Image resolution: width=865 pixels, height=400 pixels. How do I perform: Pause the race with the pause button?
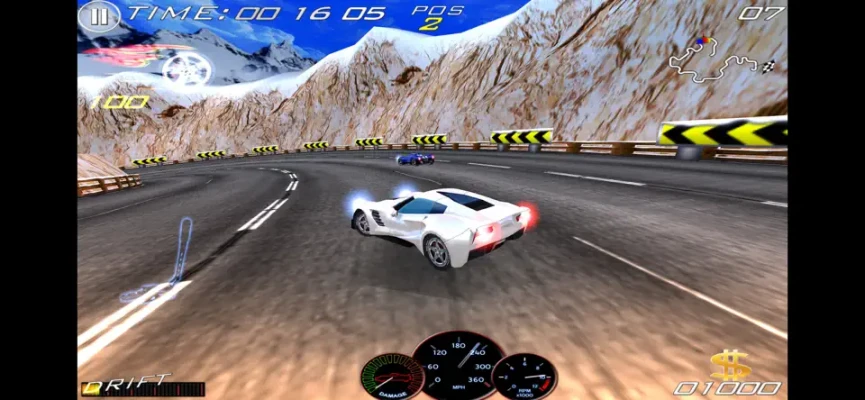(x=98, y=16)
